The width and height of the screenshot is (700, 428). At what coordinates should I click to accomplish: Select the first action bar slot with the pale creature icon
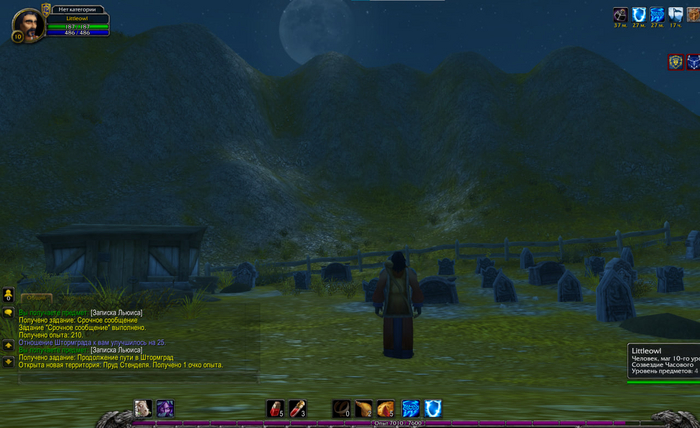(x=143, y=408)
